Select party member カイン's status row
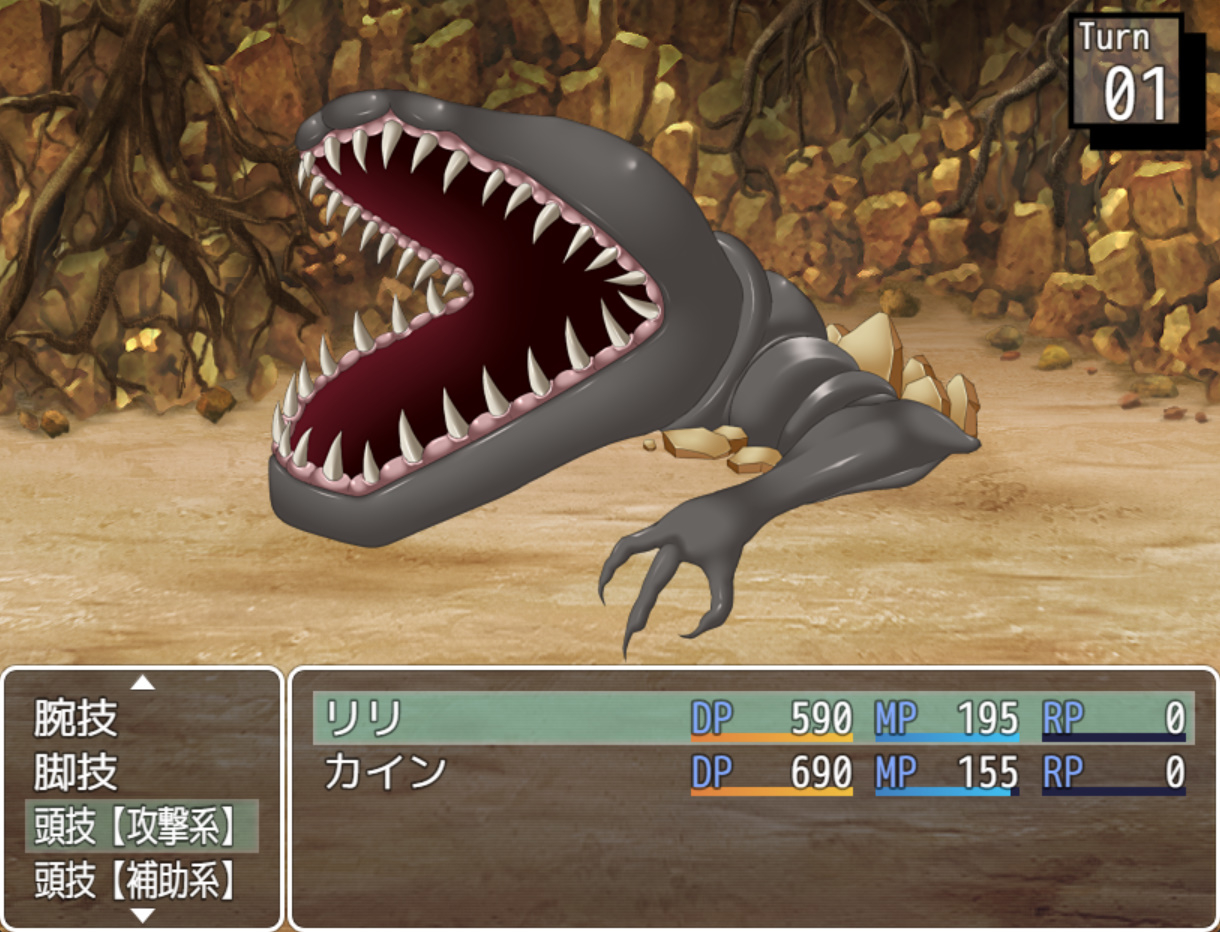The image size is (1220, 932). click(752, 772)
